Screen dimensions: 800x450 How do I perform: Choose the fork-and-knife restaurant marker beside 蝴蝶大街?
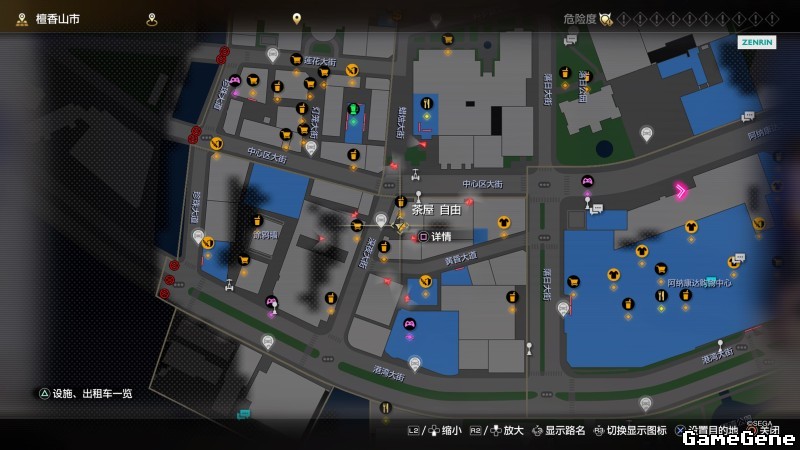[x=427, y=103]
